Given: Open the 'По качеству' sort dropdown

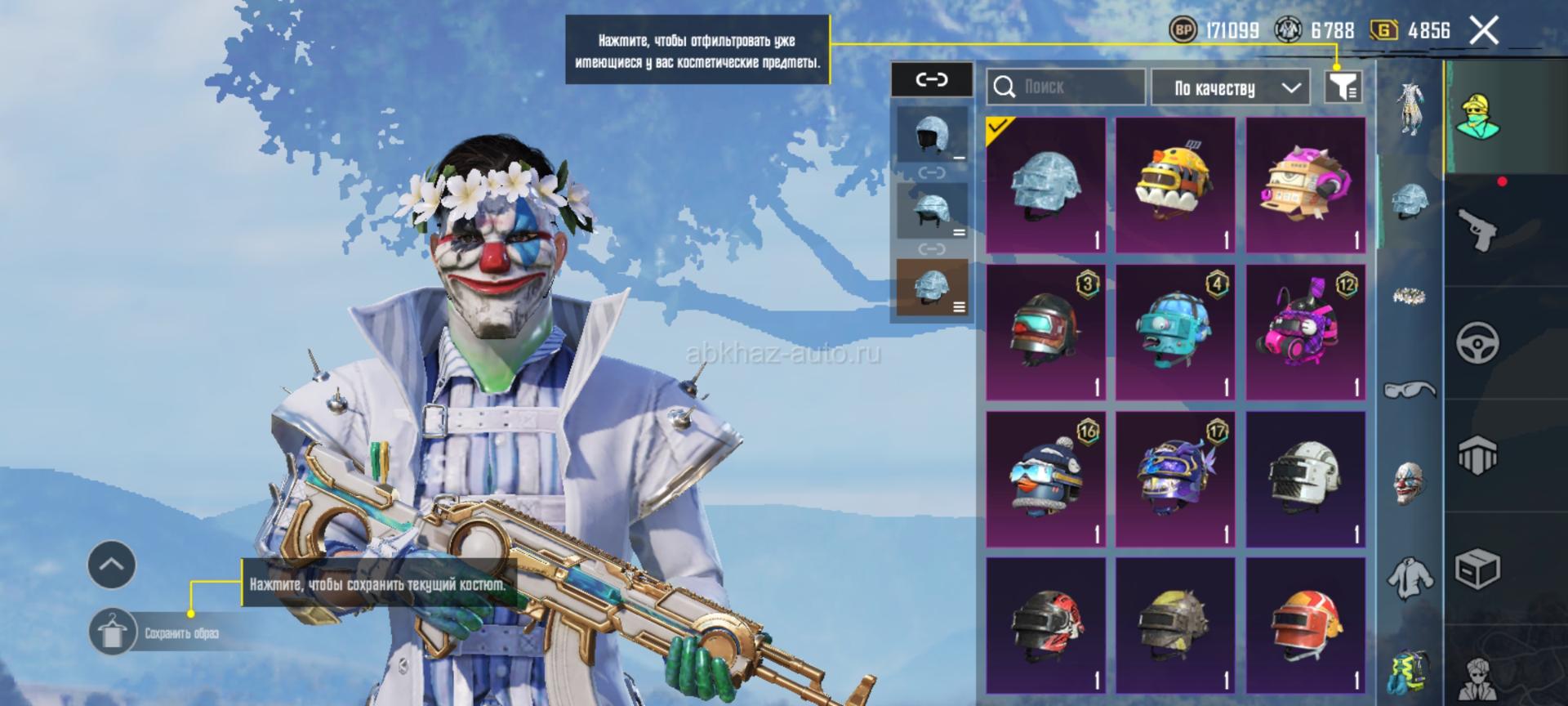Looking at the screenshot, I should tap(1233, 87).
